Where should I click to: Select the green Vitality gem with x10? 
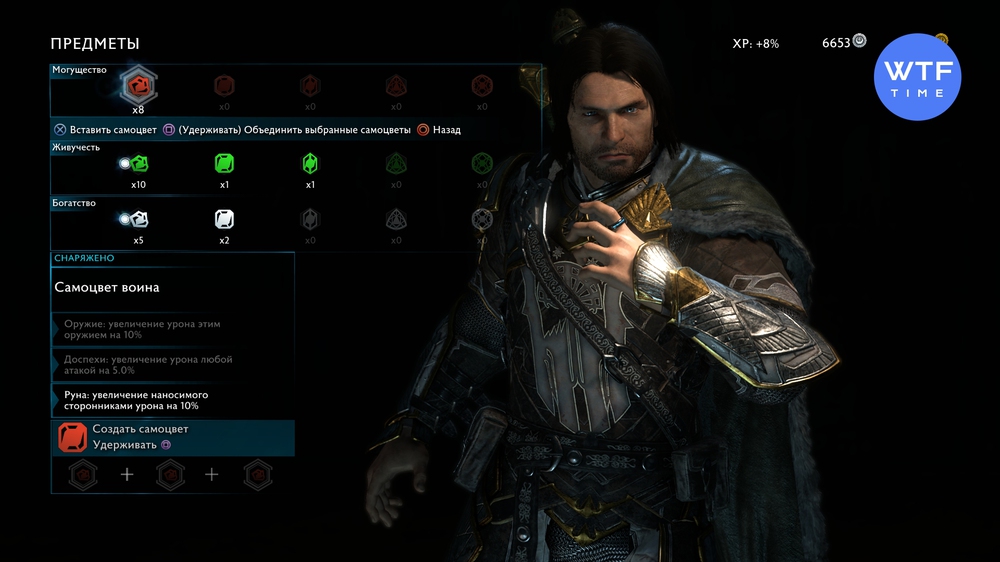pos(139,163)
